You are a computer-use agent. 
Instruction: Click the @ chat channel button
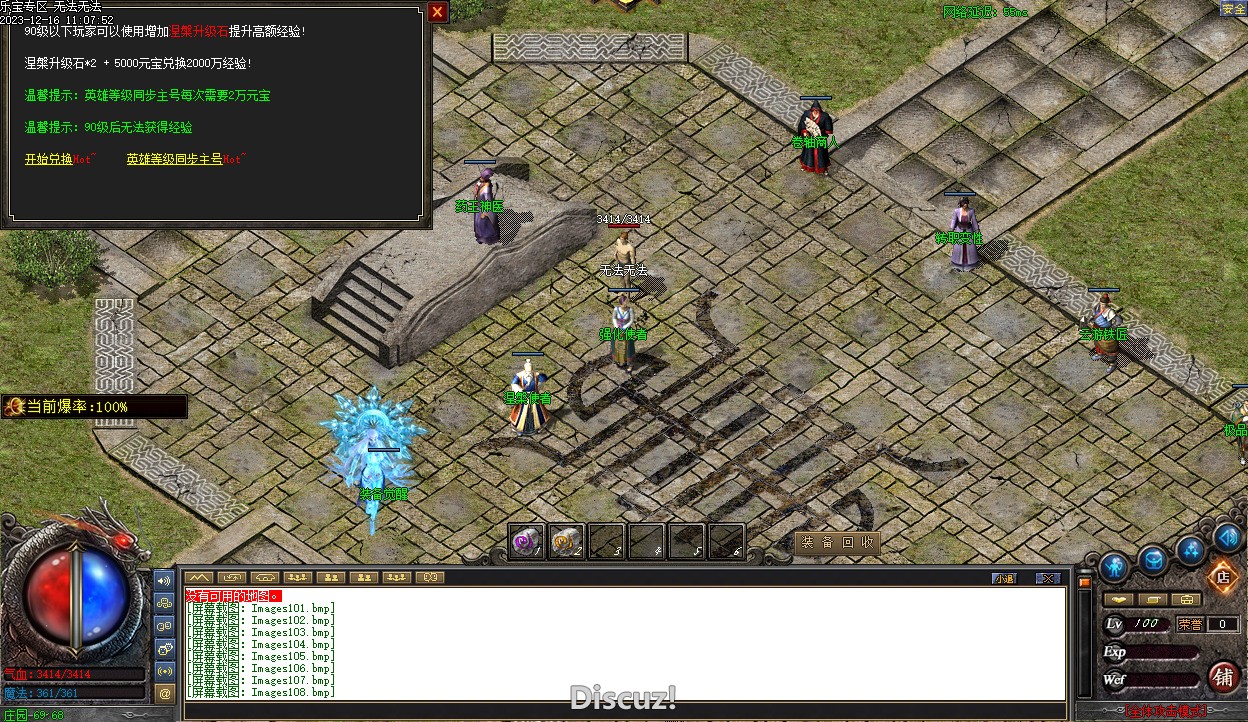point(165,691)
